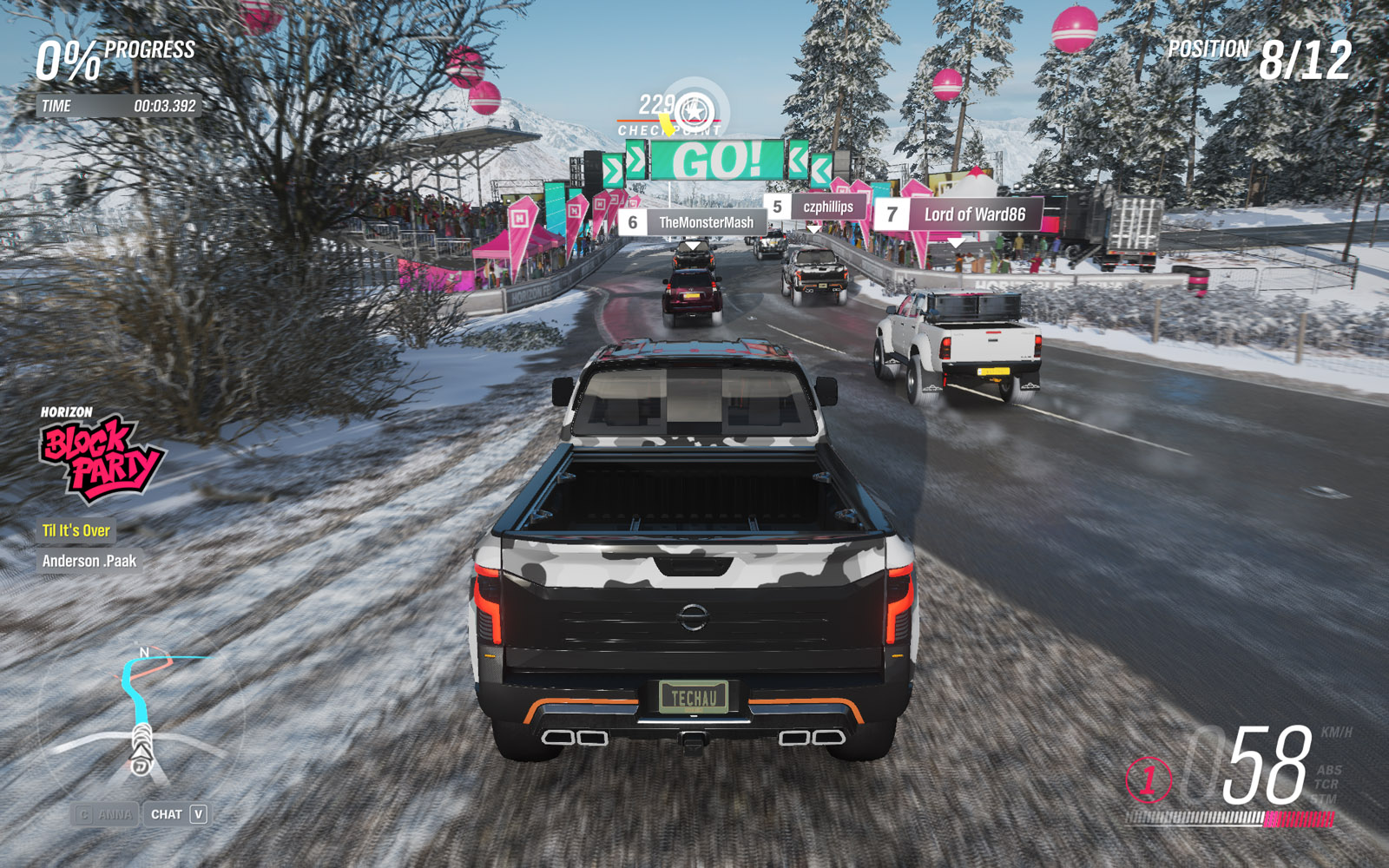
Task: Click the checkpoint star marker
Action: pos(694,112)
